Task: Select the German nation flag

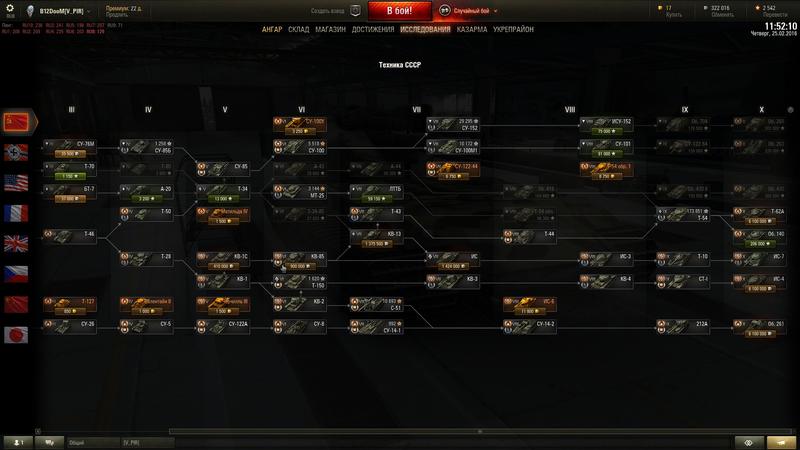Action: 19,152
